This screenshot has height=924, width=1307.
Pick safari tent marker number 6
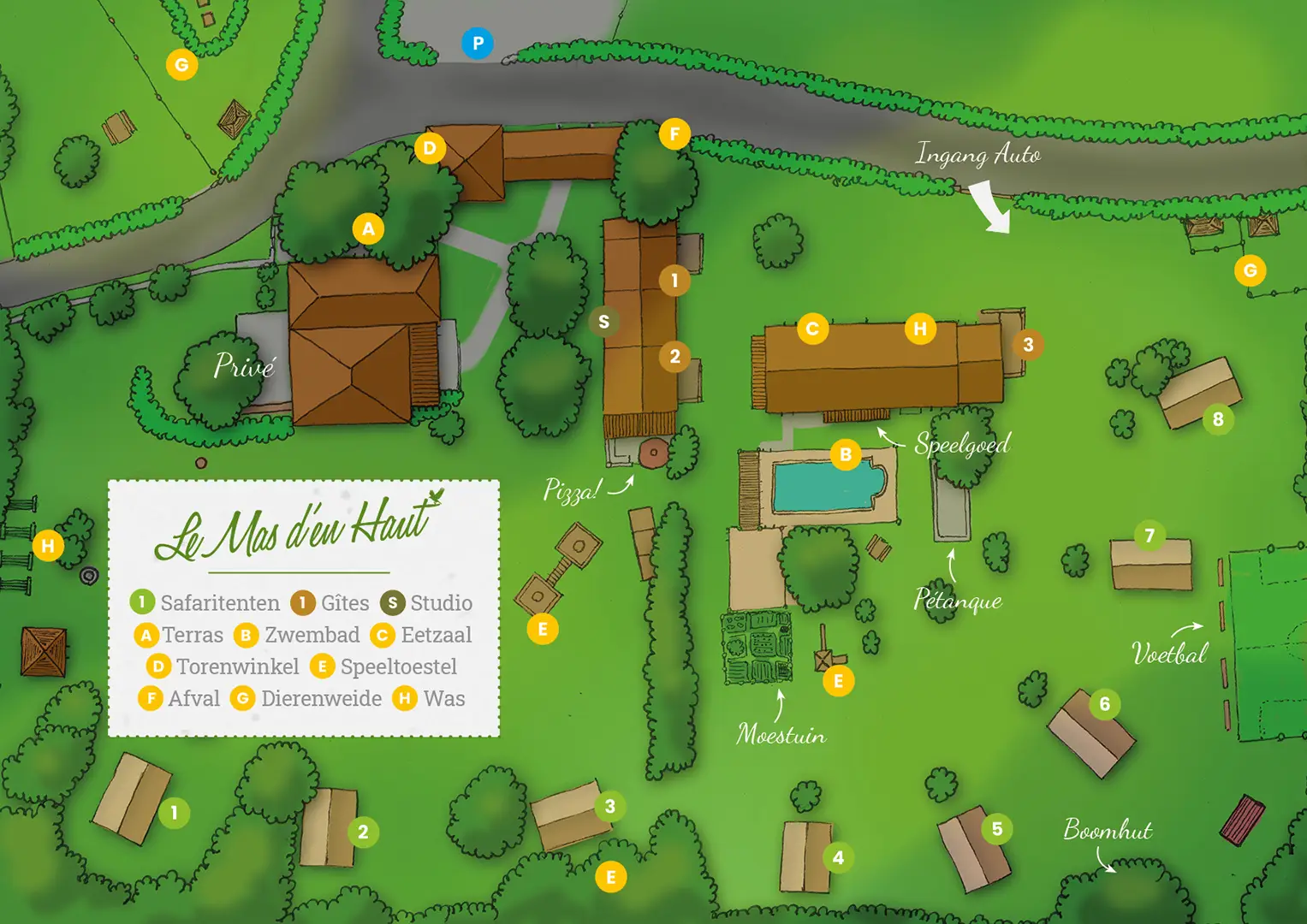[x=1105, y=704]
